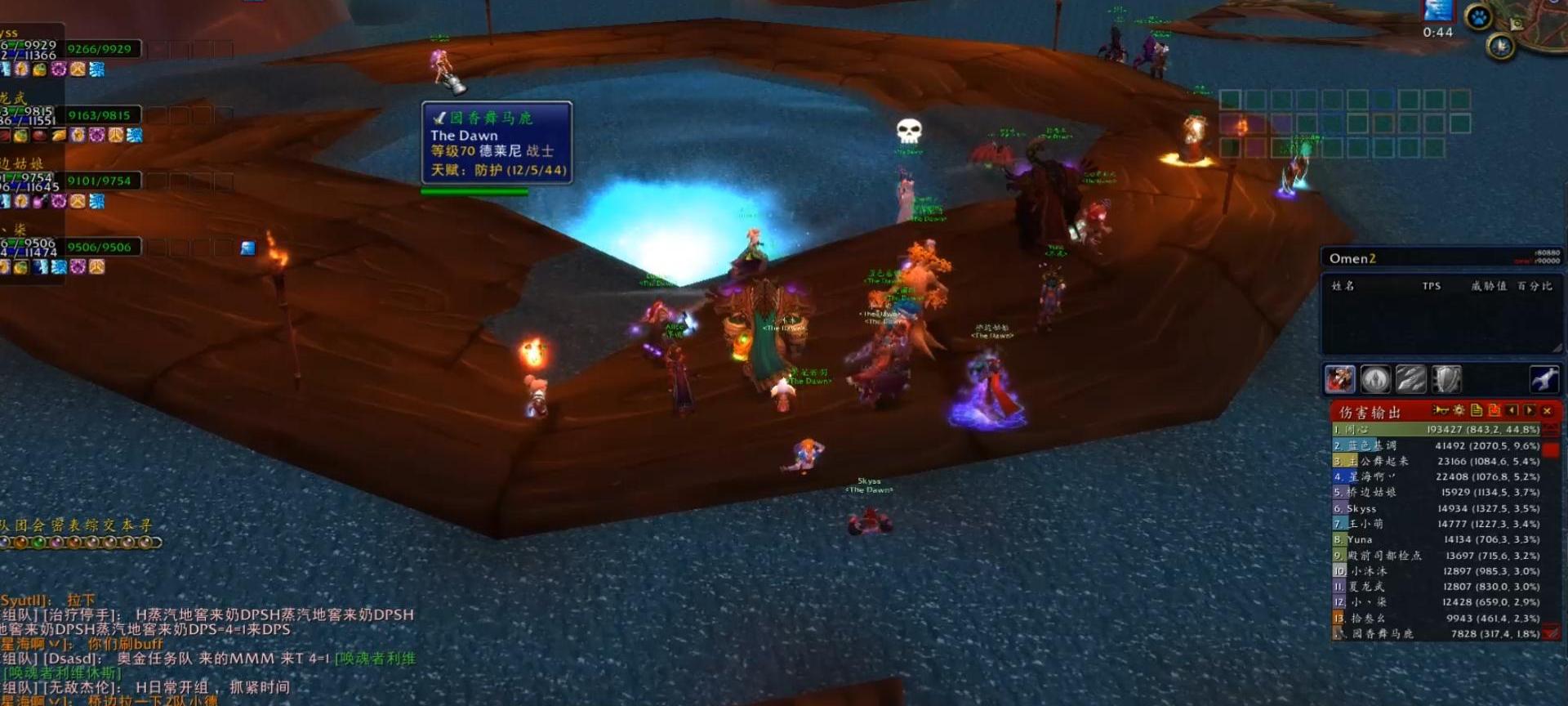Close the 伤害输出 damage meter window
The image size is (1568, 706).
coord(1547,411)
